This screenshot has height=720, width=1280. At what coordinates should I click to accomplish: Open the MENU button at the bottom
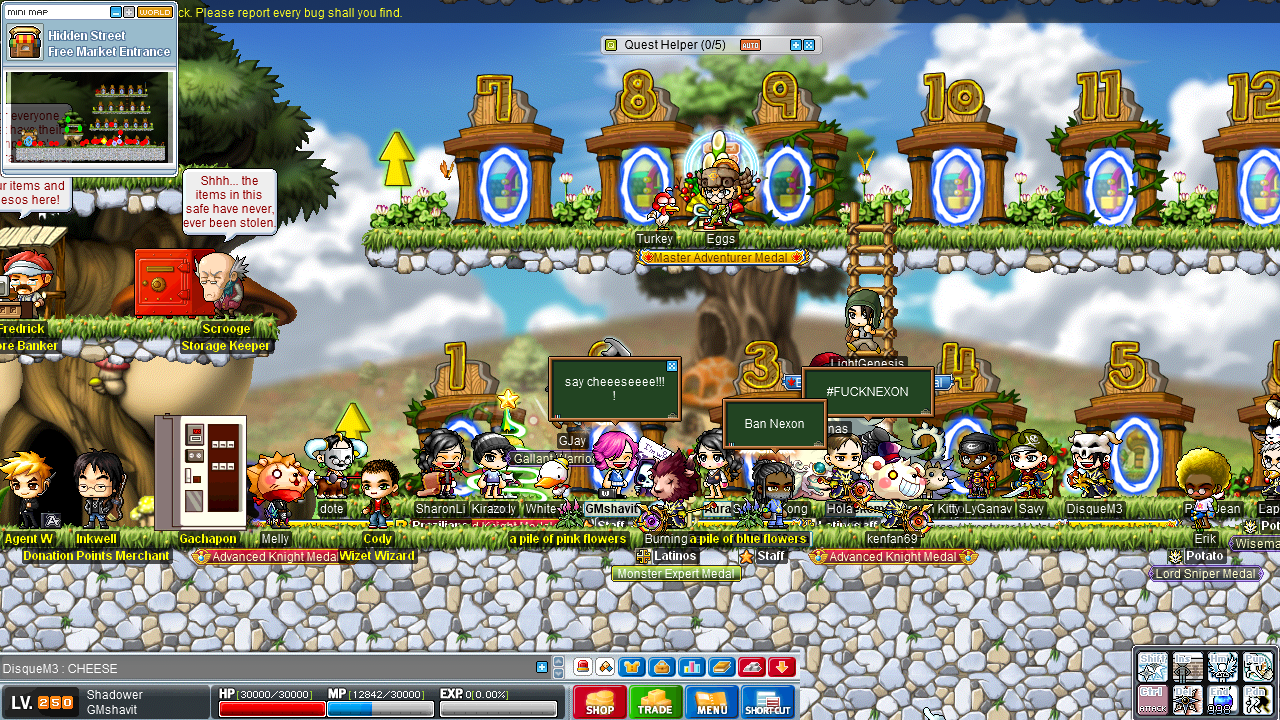pos(712,702)
